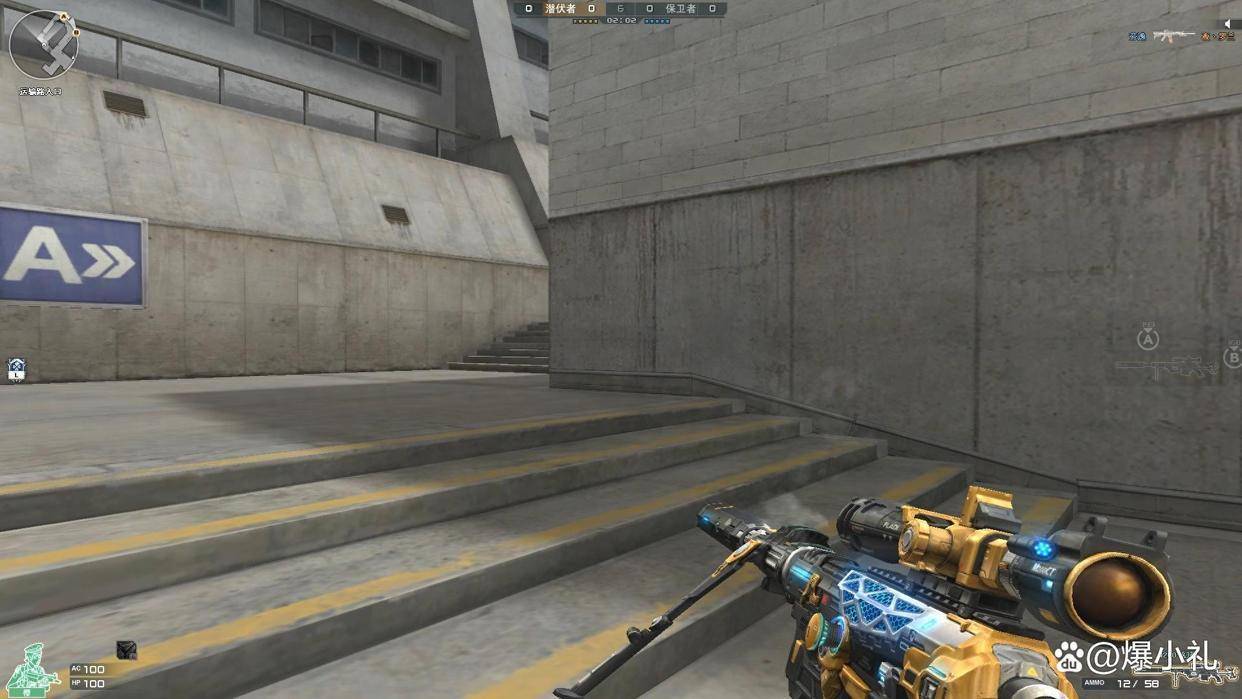
Task: Click the dark item icon above armor
Action: point(126,649)
